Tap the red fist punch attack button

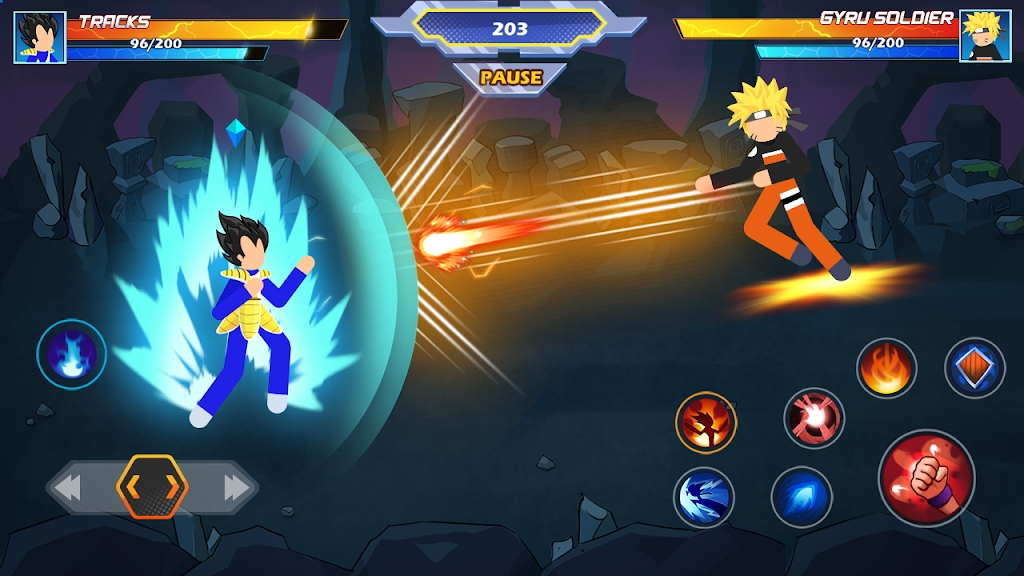click(926, 477)
